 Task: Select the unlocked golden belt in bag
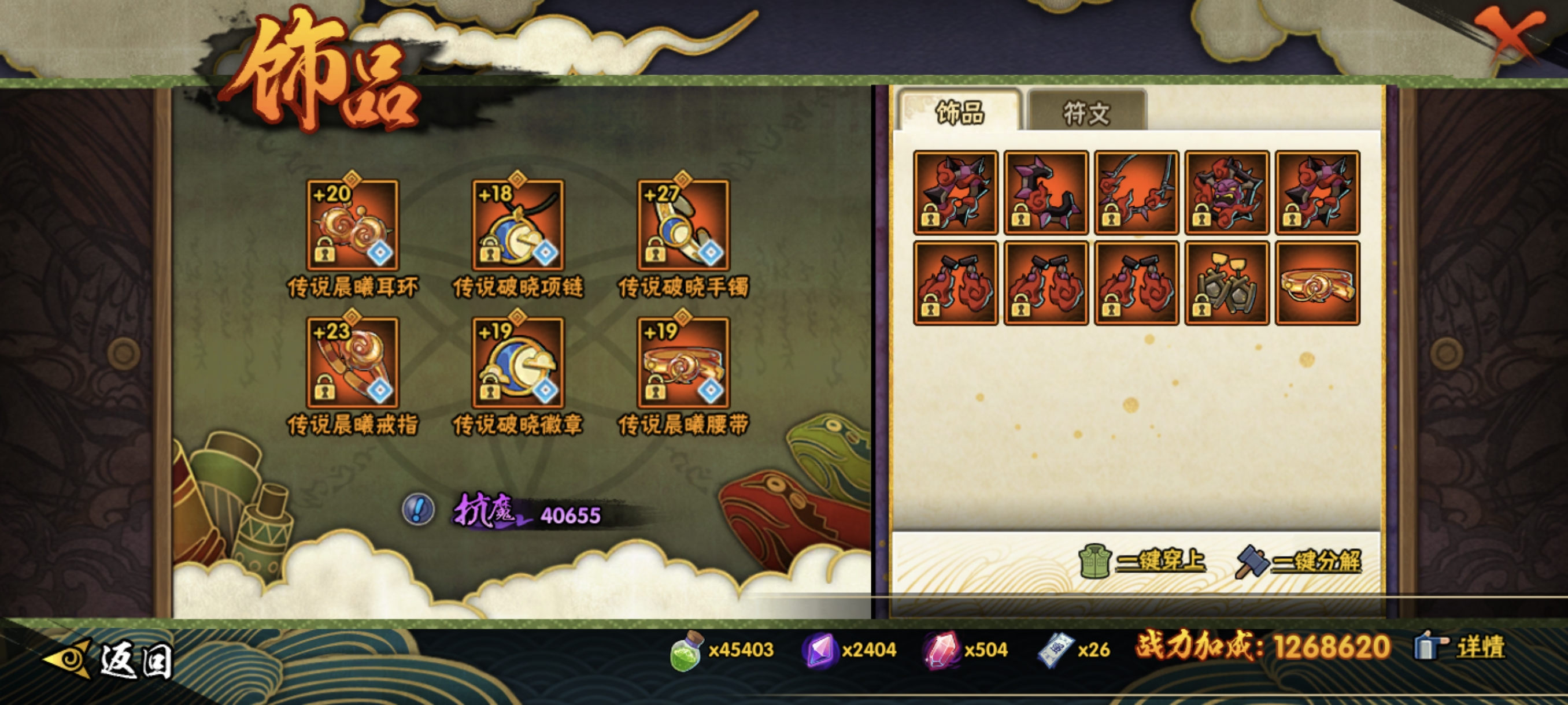tap(1317, 283)
